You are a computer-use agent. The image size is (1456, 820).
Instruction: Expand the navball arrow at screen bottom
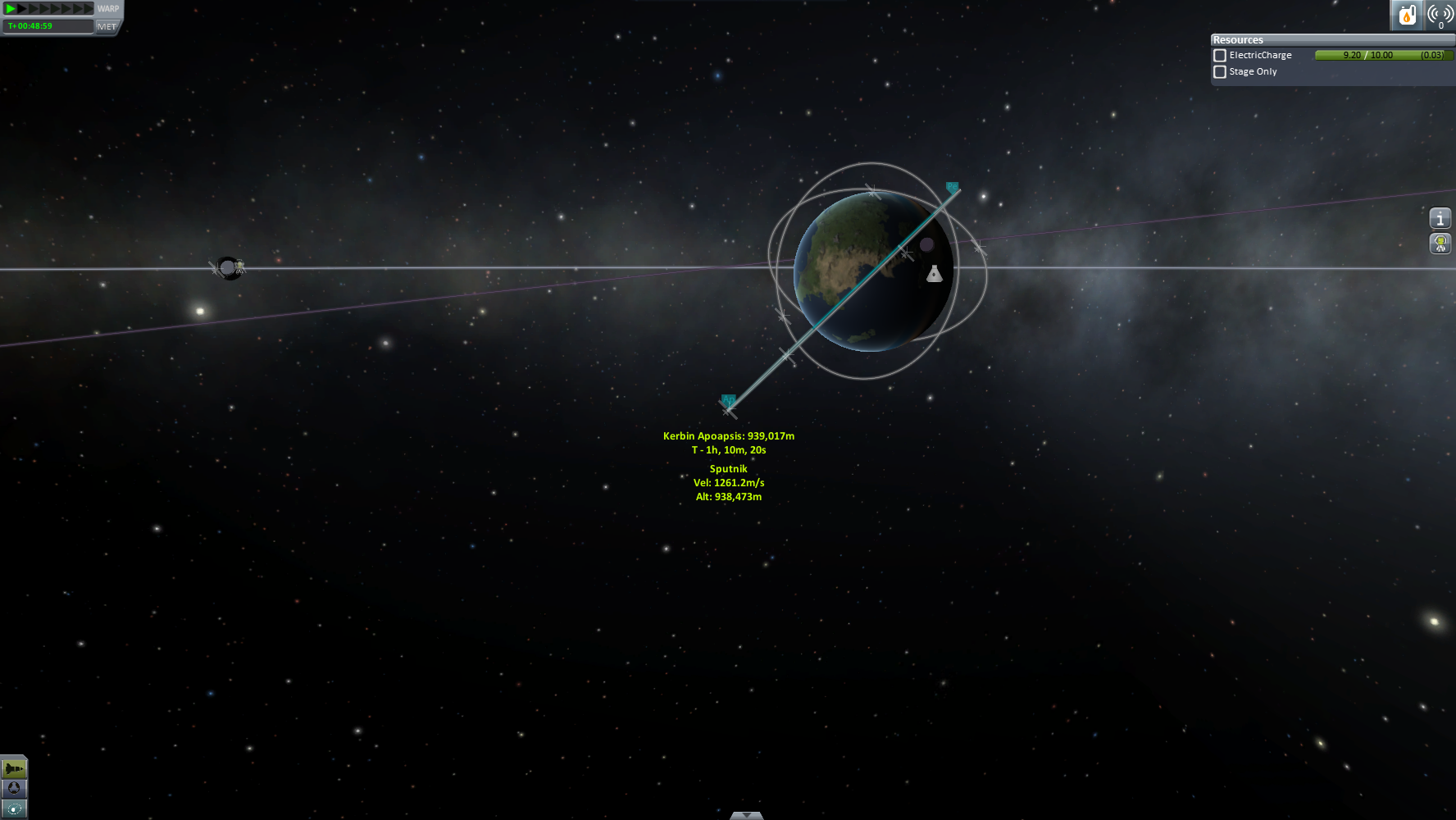point(746,815)
